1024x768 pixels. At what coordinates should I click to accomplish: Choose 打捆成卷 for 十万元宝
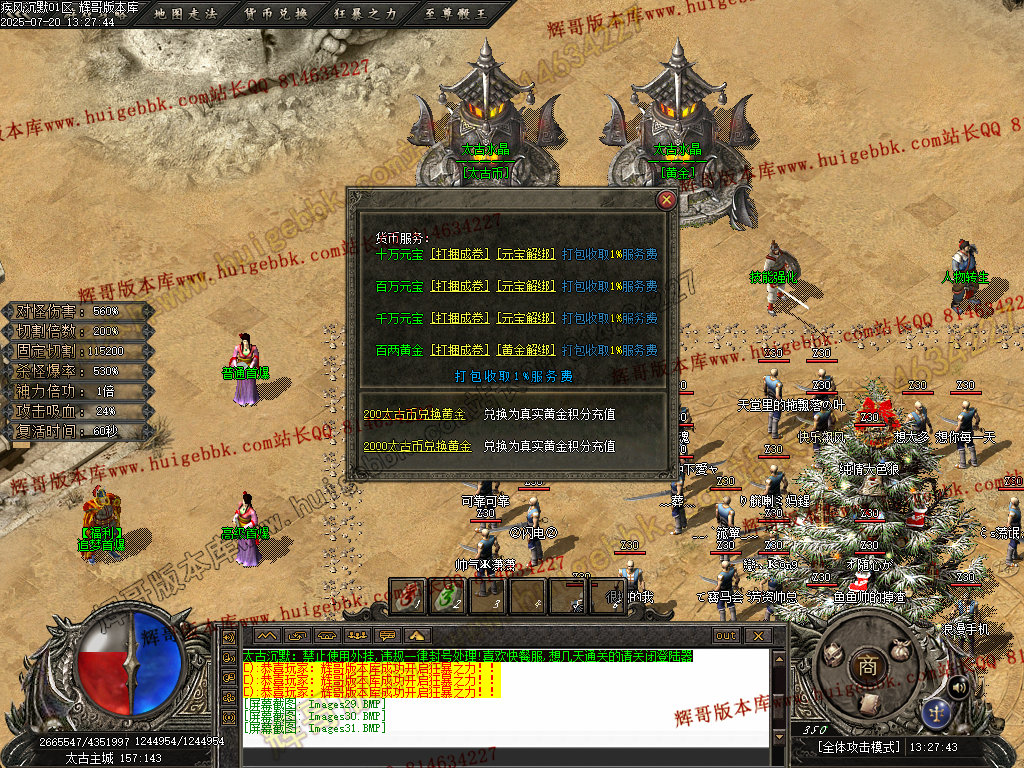[460, 254]
